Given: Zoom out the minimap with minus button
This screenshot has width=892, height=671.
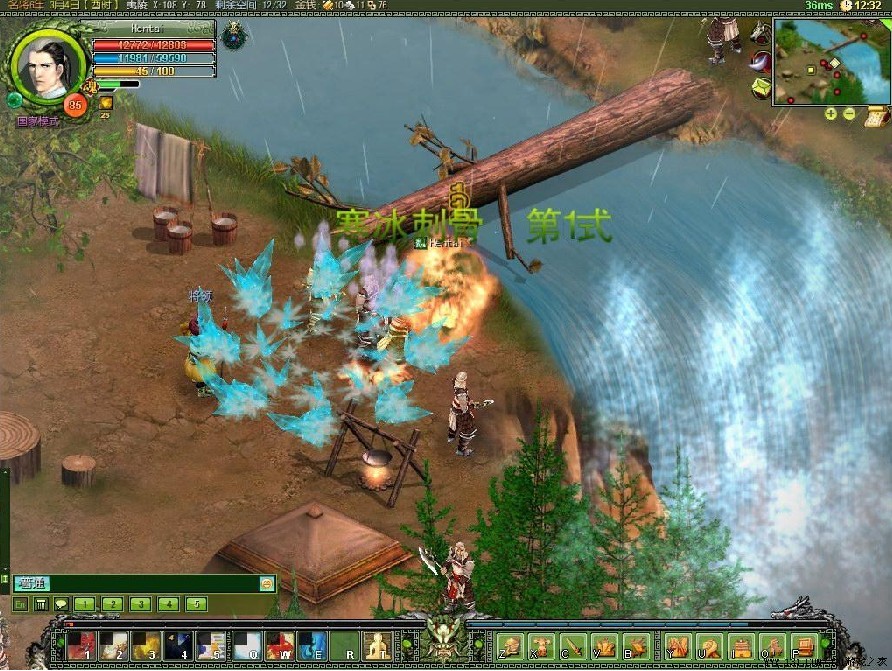Looking at the screenshot, I should tap(849, 114).
